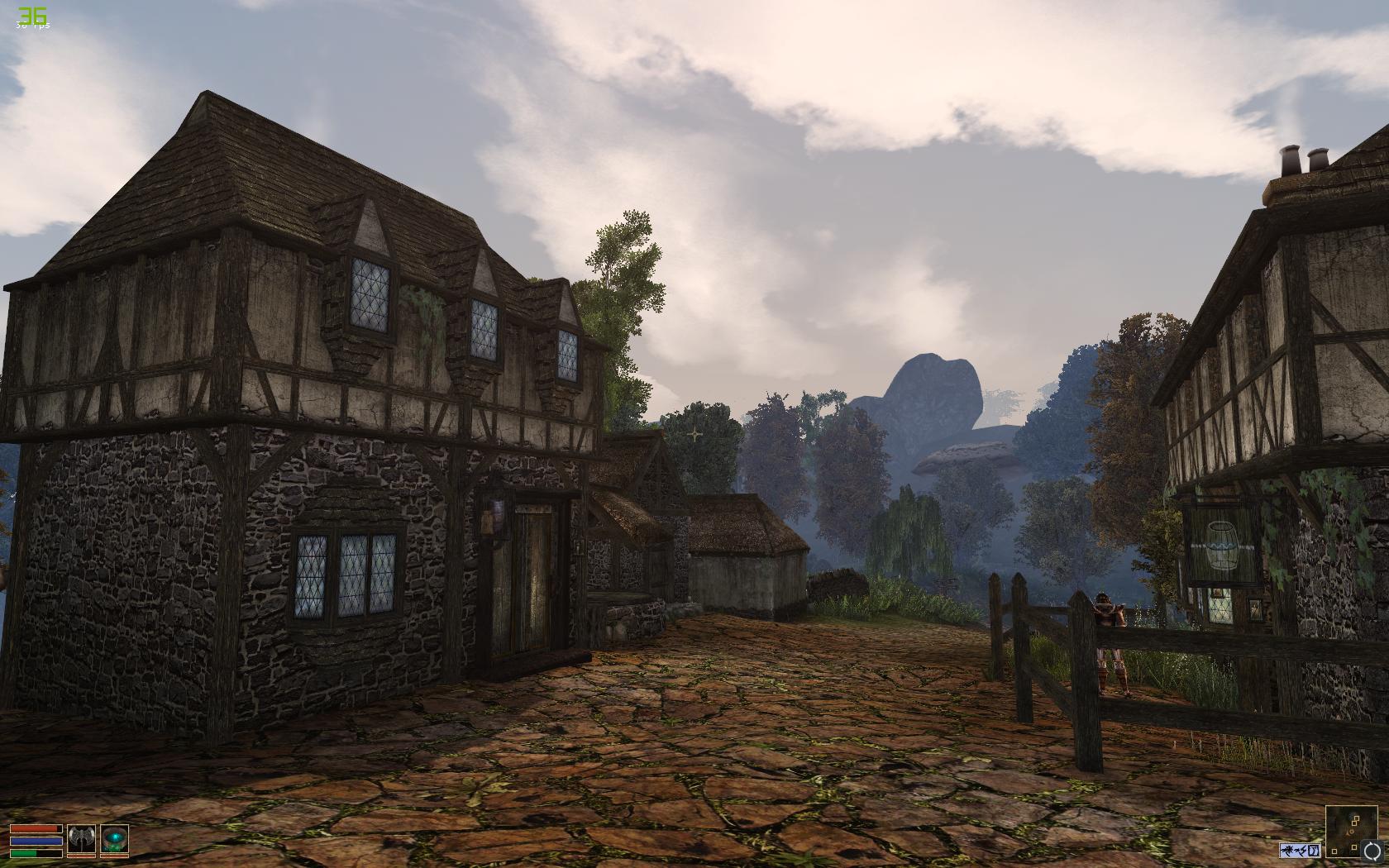The width and height of the screenshot is (1389, 868).
Task: Click the circular arrows overlay icon
Action: pyautogui.click(x=1372, y=851)
